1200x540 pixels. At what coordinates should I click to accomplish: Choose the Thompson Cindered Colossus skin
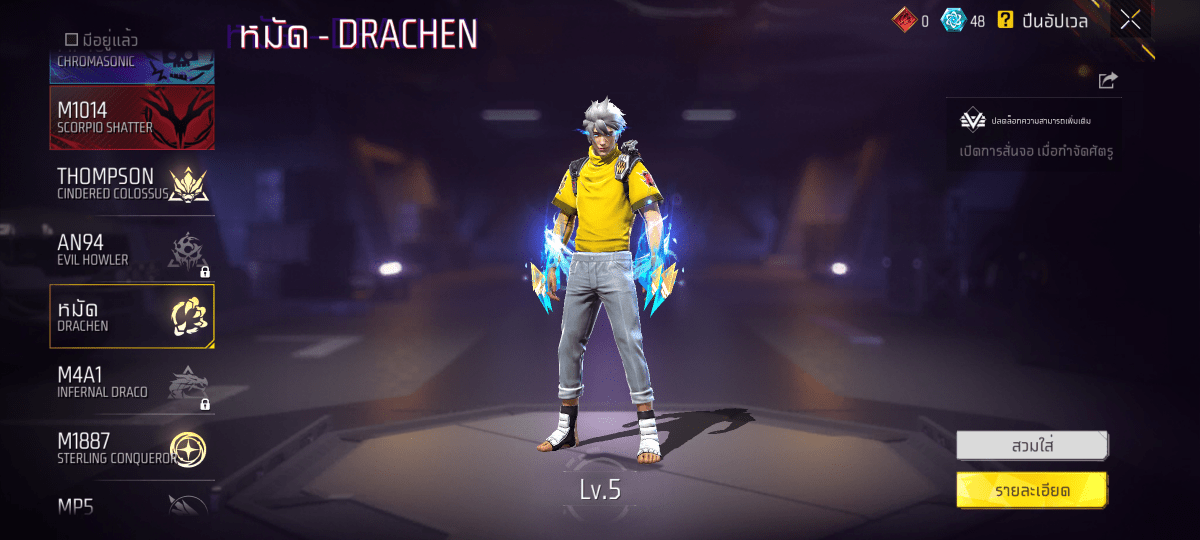click(x=132, y=183)
